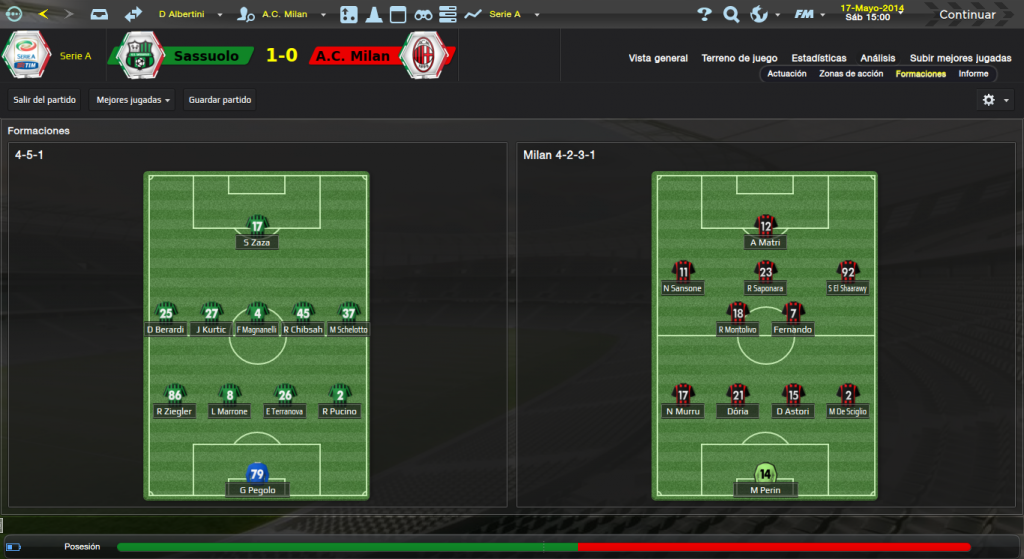Switch to Terreno de juego view

click(x=739, y=58)
